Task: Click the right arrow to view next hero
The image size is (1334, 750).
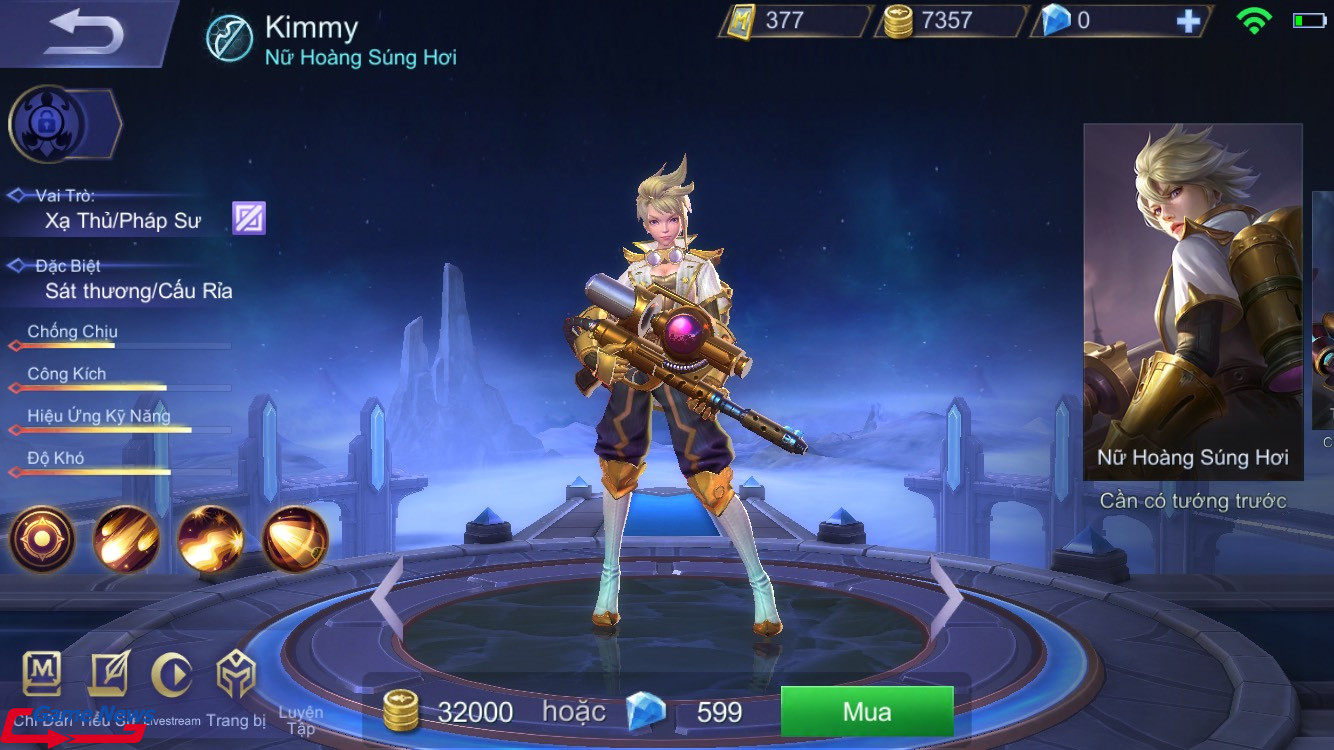Action: click(x=950, y=595)
